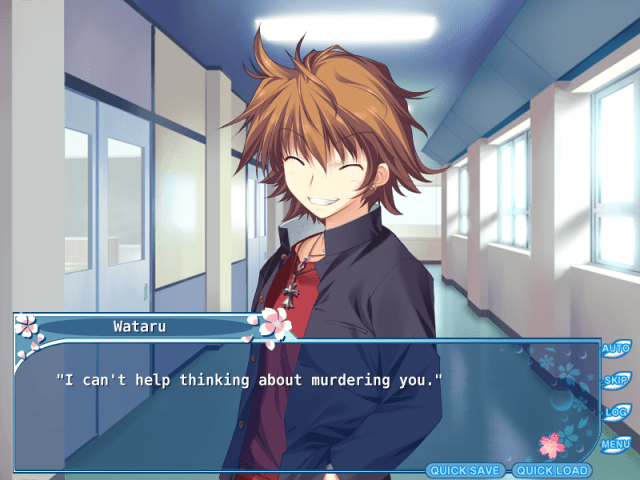
Task: Click QUICK SAVE
Action: click(466, 470)
